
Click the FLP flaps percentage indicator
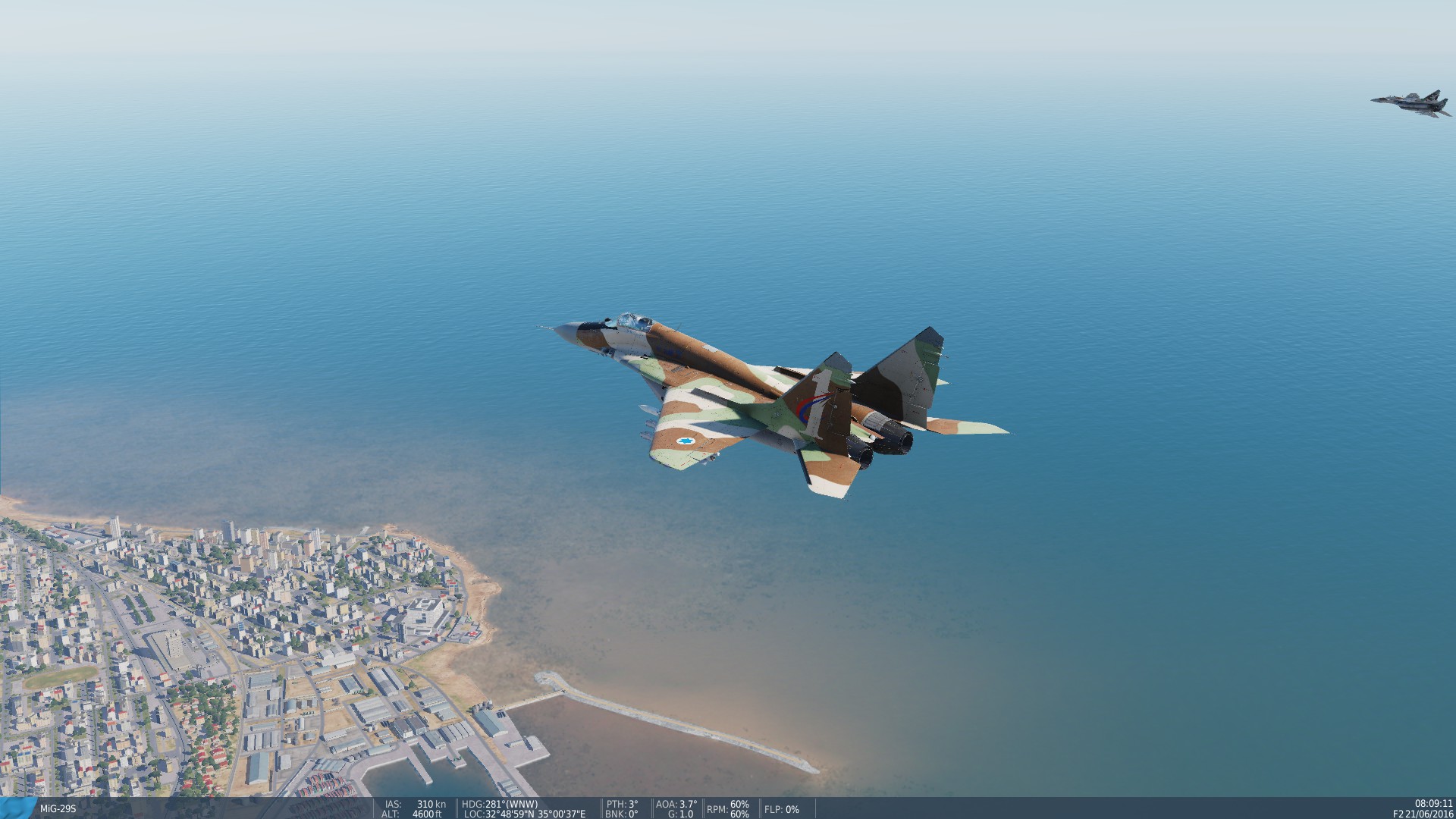(x=781, y=810)
